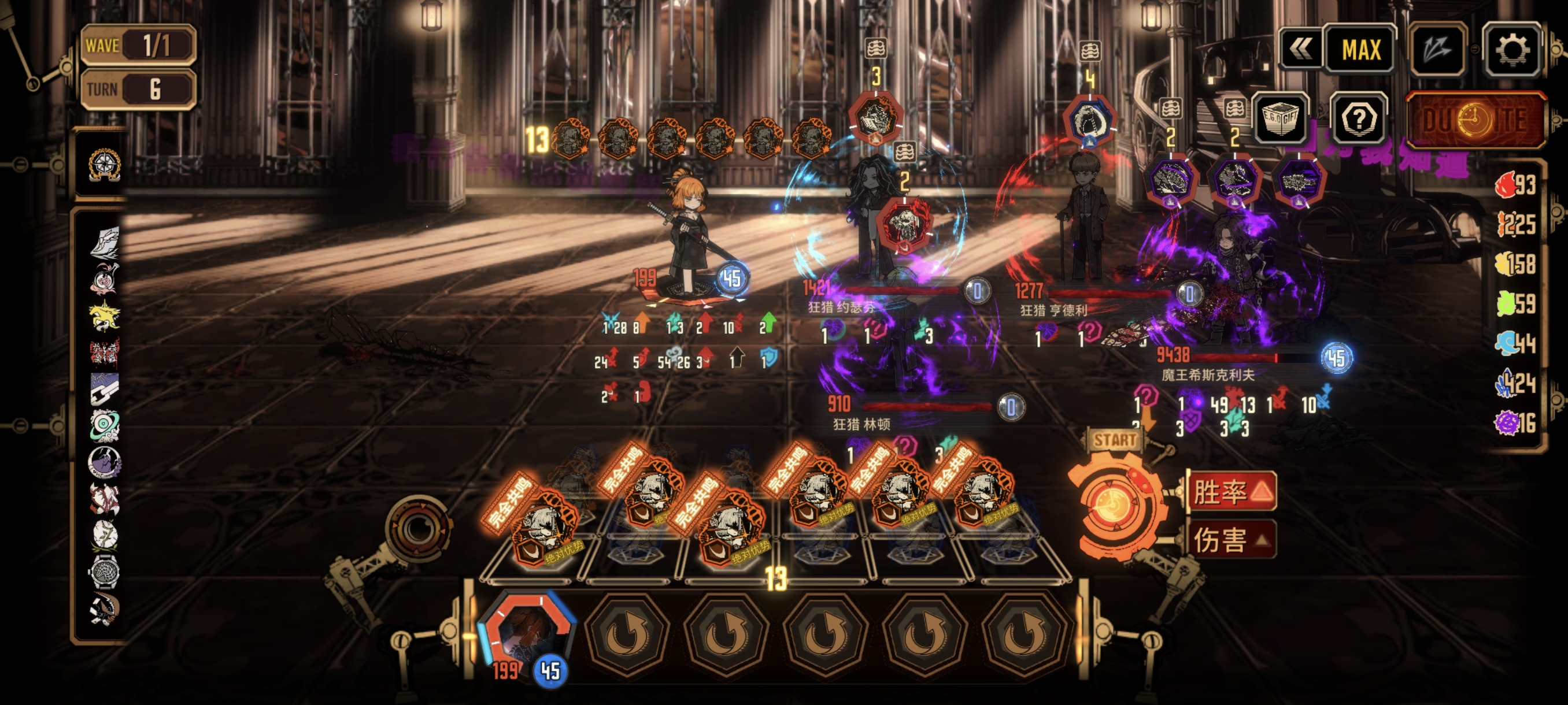The height and width of the screenshot is (705, 1568).
Task: Click the arrow icon beside MAX
Action: click(x=1438, y=50)
